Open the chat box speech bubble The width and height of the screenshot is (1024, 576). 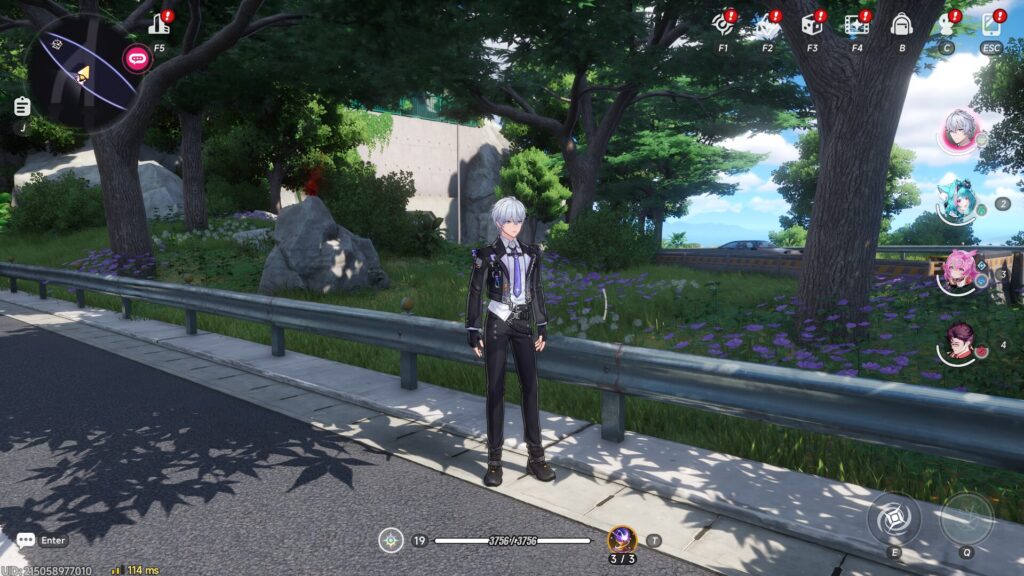coord(26,540)
